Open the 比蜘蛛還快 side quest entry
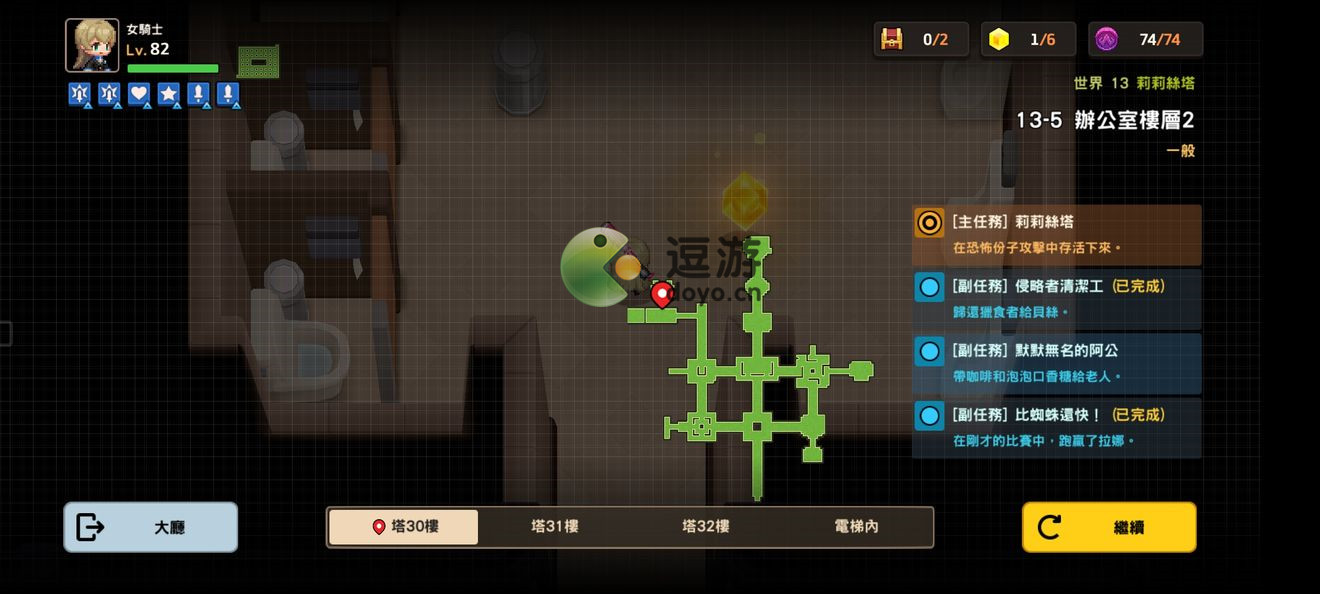Screen dimensions: 1320x594 (x=1056, y=427)
